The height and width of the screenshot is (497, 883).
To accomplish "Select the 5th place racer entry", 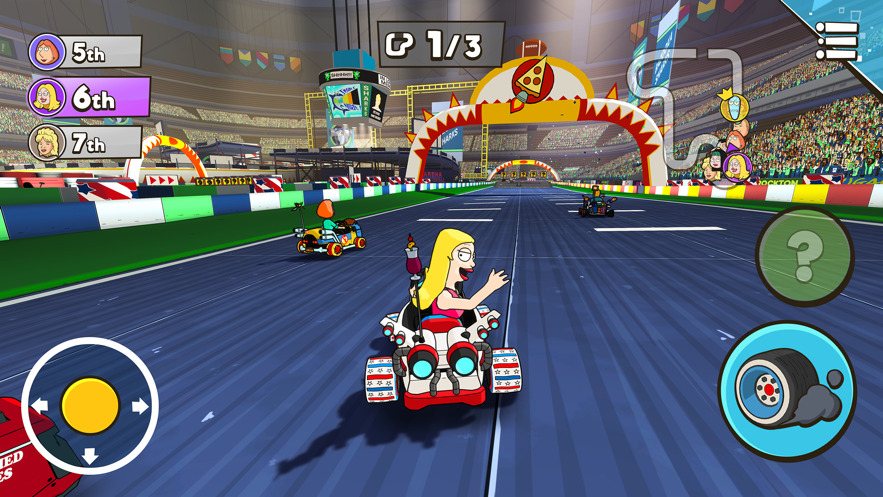I will tap(84, 52).
